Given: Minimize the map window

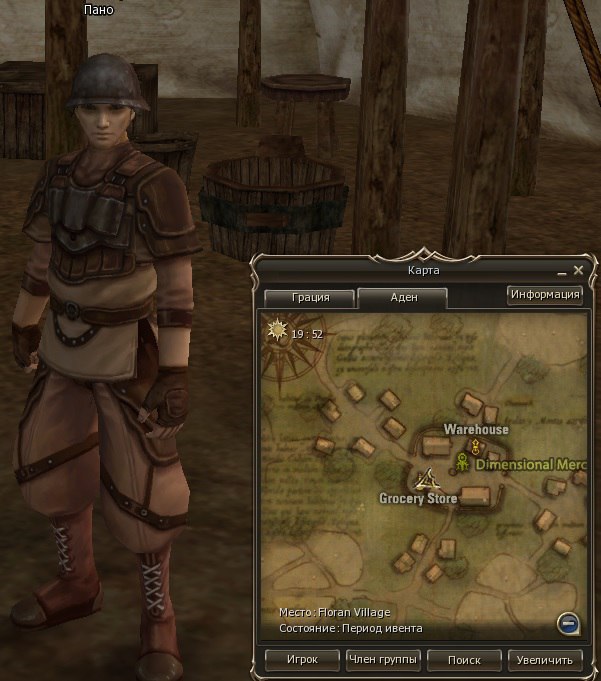Looking at the screenshot, I should click(561, 271).
